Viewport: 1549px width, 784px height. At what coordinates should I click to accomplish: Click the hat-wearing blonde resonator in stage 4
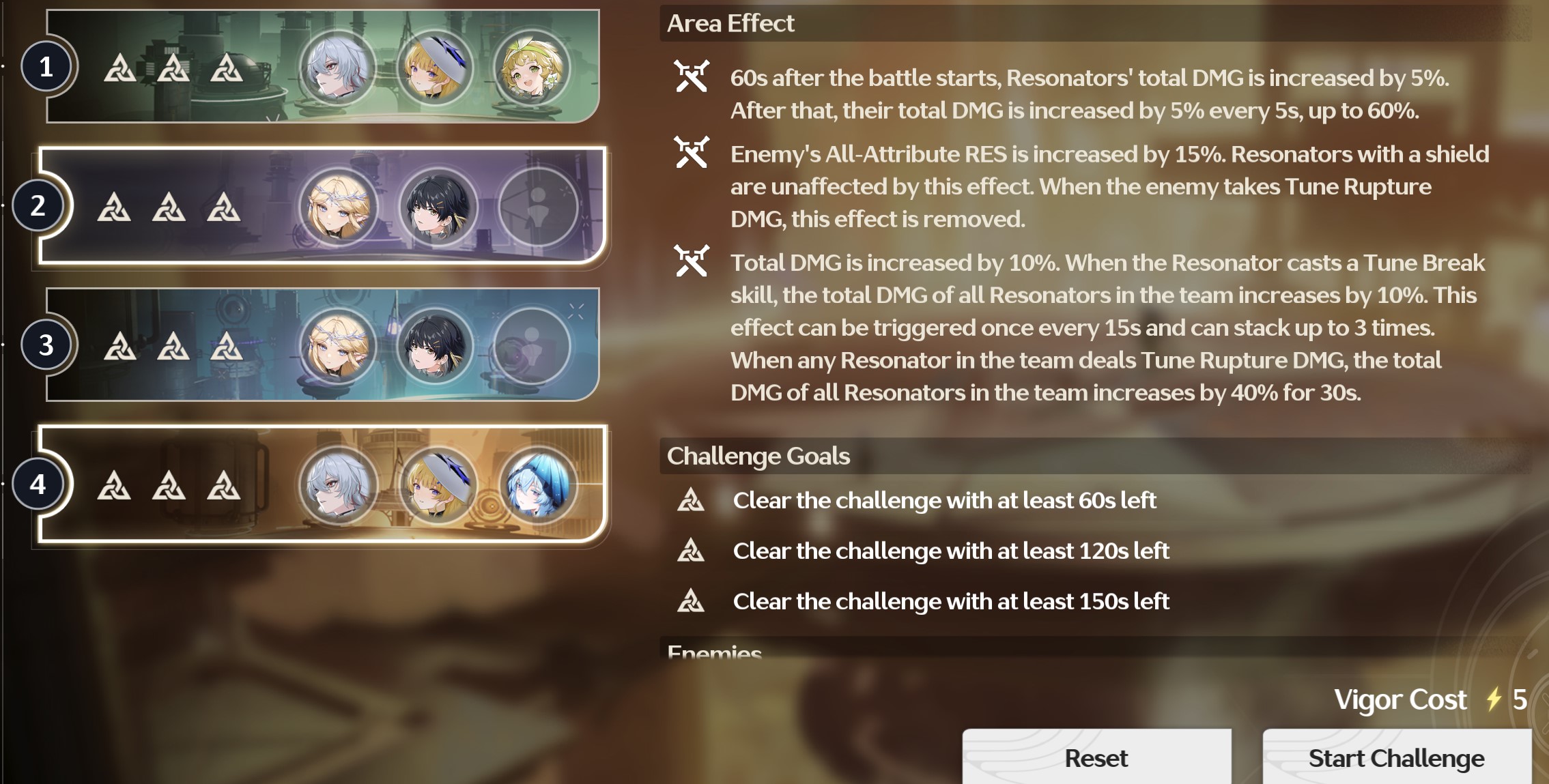pos(438,484)
